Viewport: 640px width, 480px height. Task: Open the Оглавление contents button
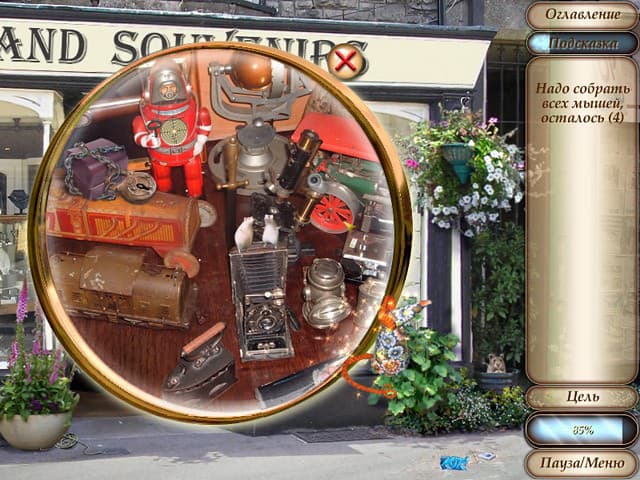point(581,15)
